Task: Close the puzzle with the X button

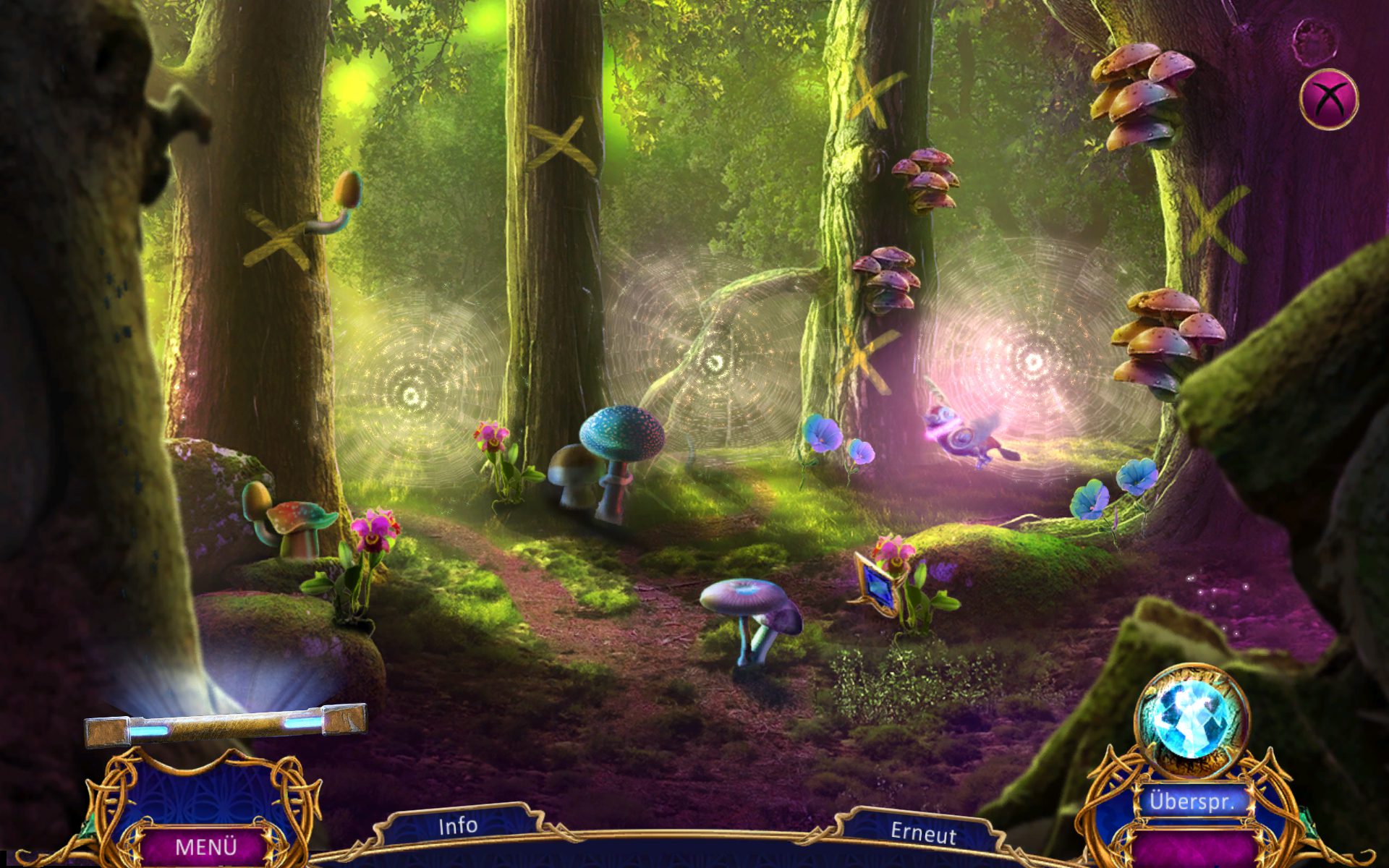Action: coord(1329,99)
